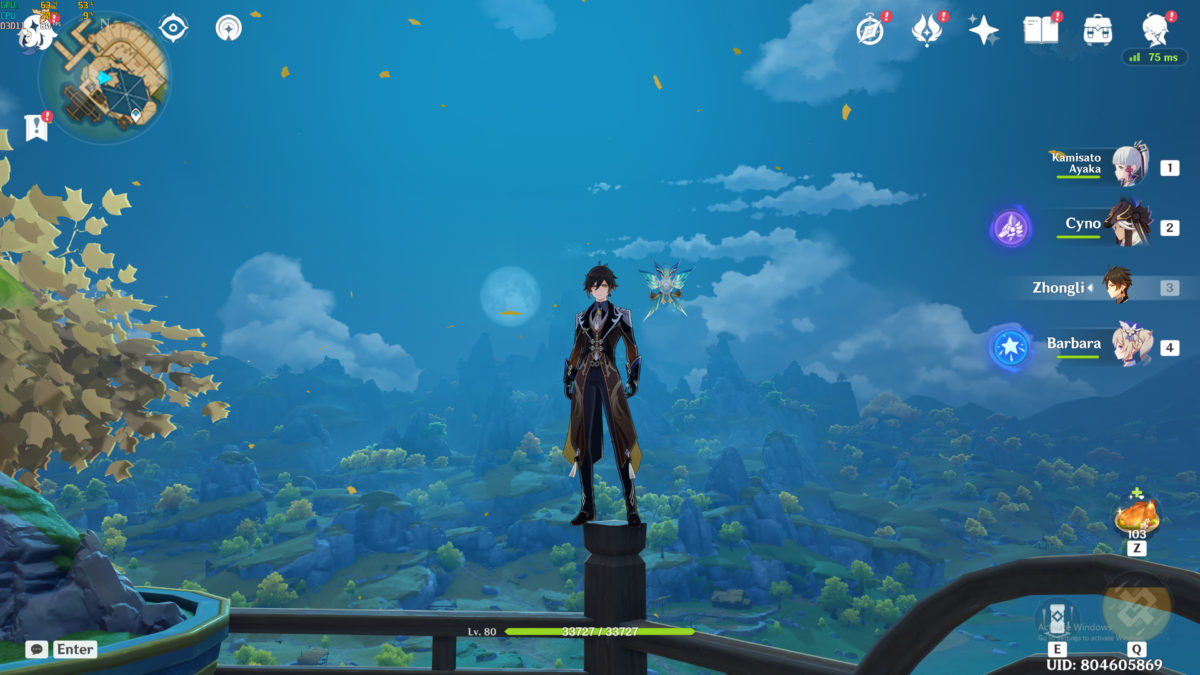
Task: Trigger Cyno's purple elemental burst icon
Action: tap(1011, 228)
